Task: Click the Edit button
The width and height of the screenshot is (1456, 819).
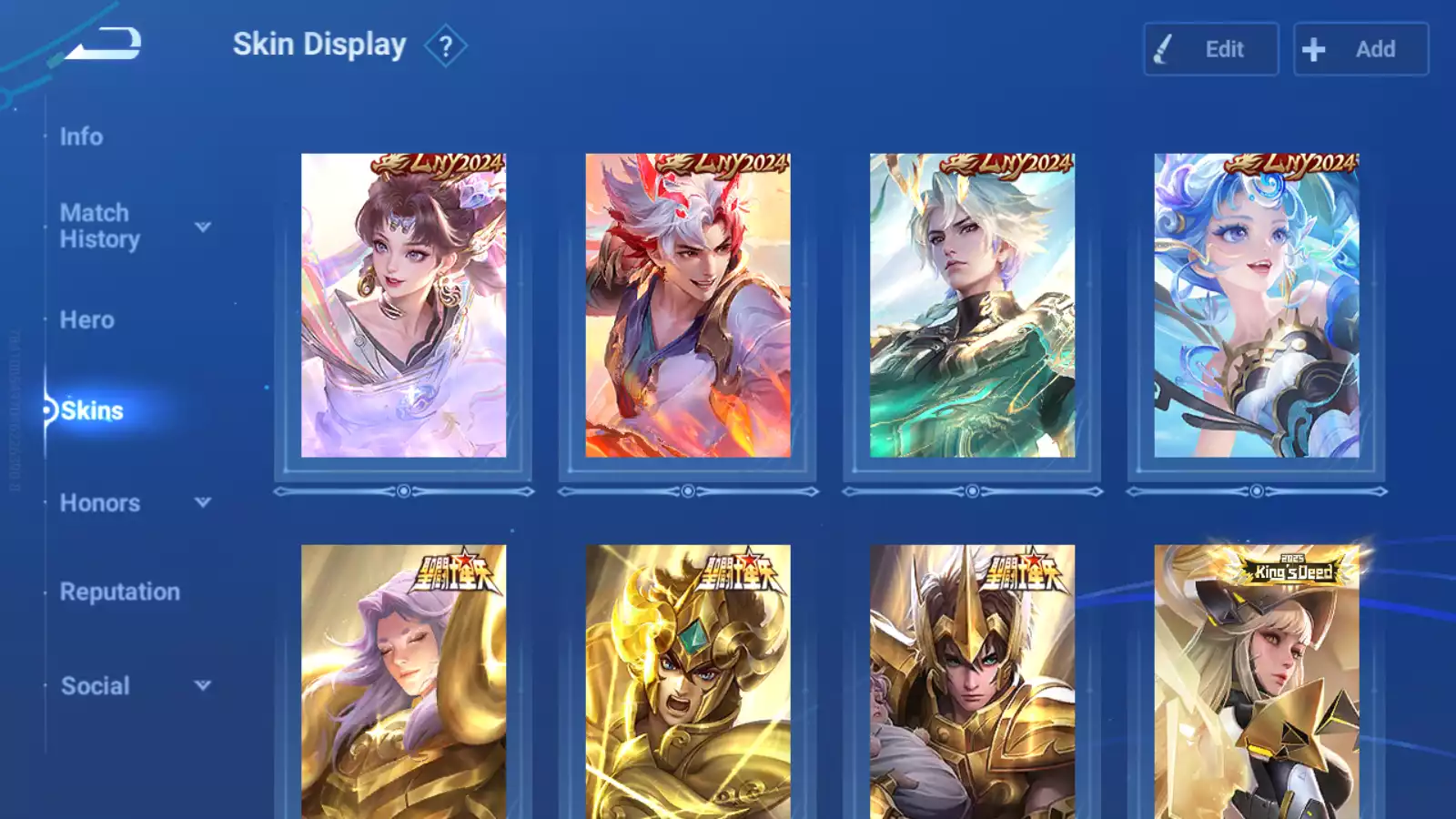Action: [1210, 49]
